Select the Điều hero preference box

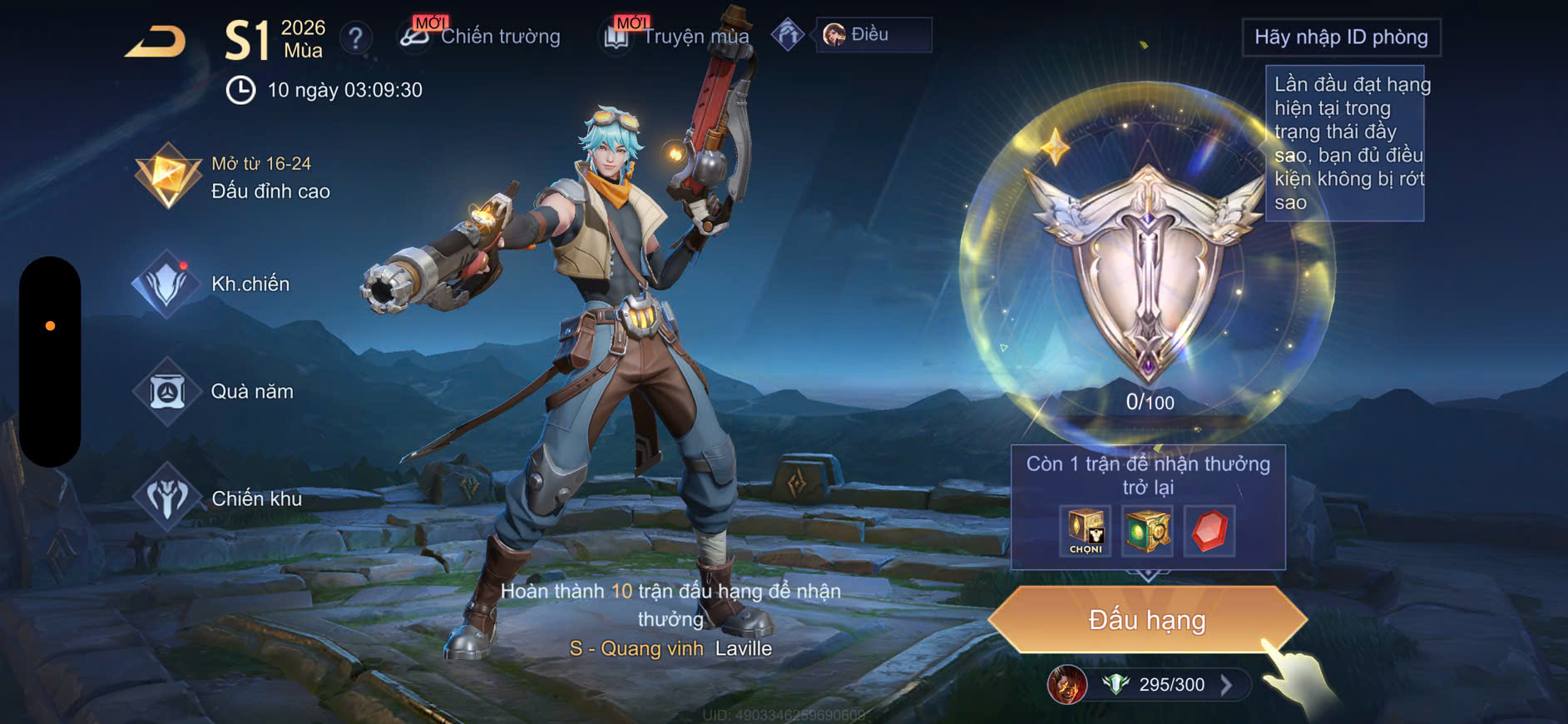click(x=873, y=35)
